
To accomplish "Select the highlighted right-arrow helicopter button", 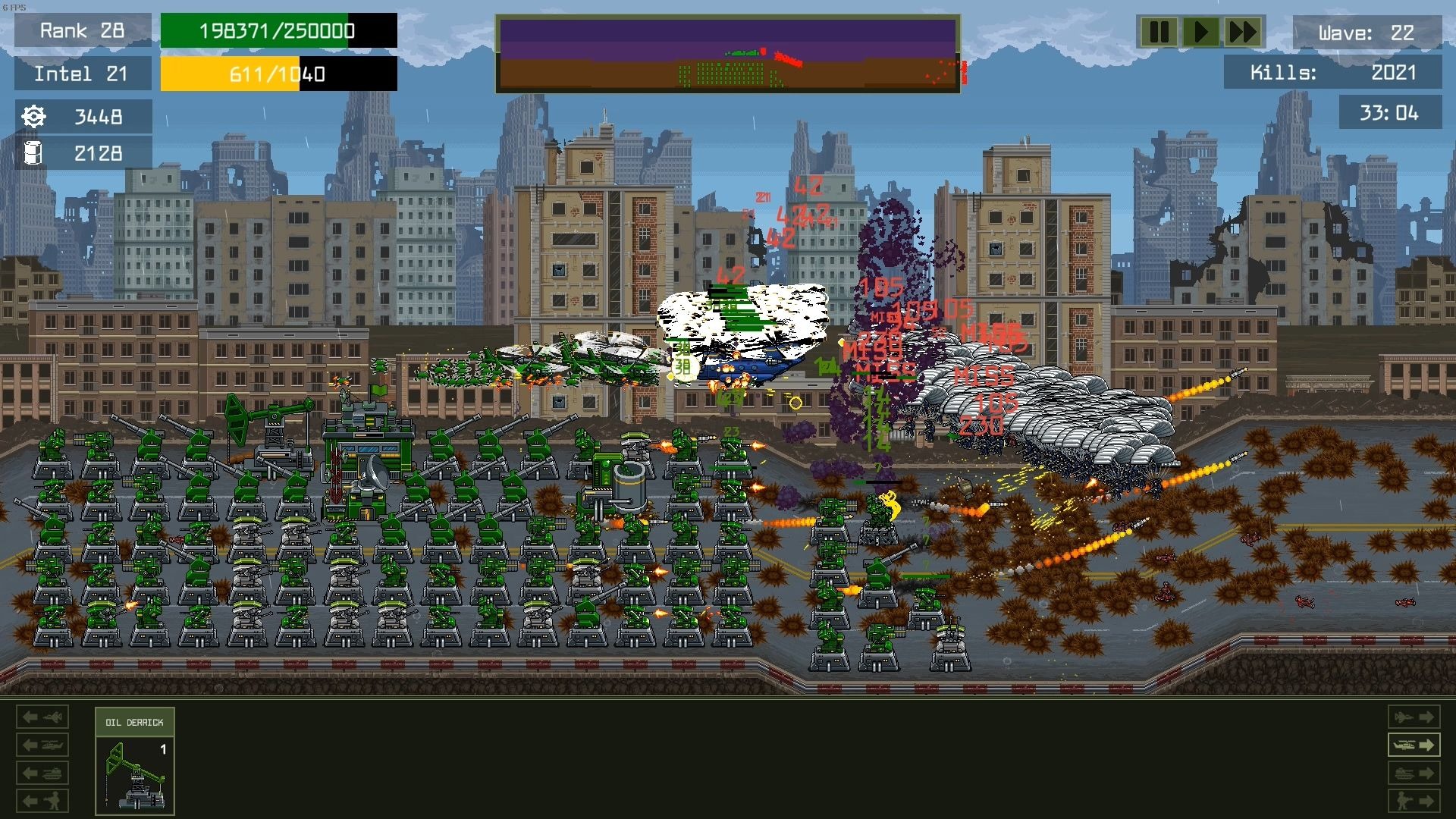I will pyautogui.click(x=1414, y=745).
